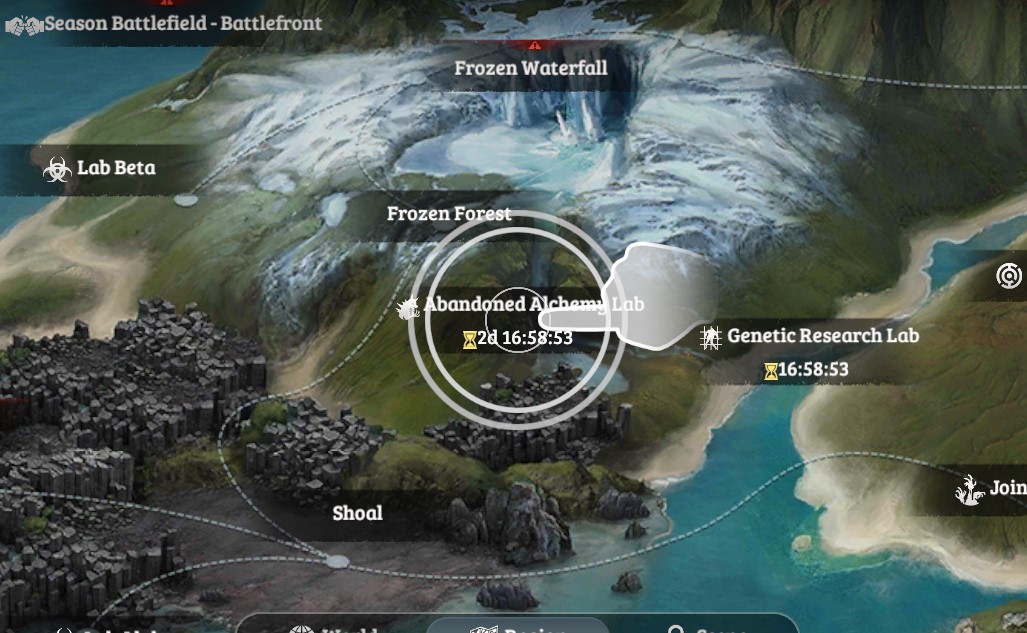Select the Shoal location on the map

tap(357, 513)
